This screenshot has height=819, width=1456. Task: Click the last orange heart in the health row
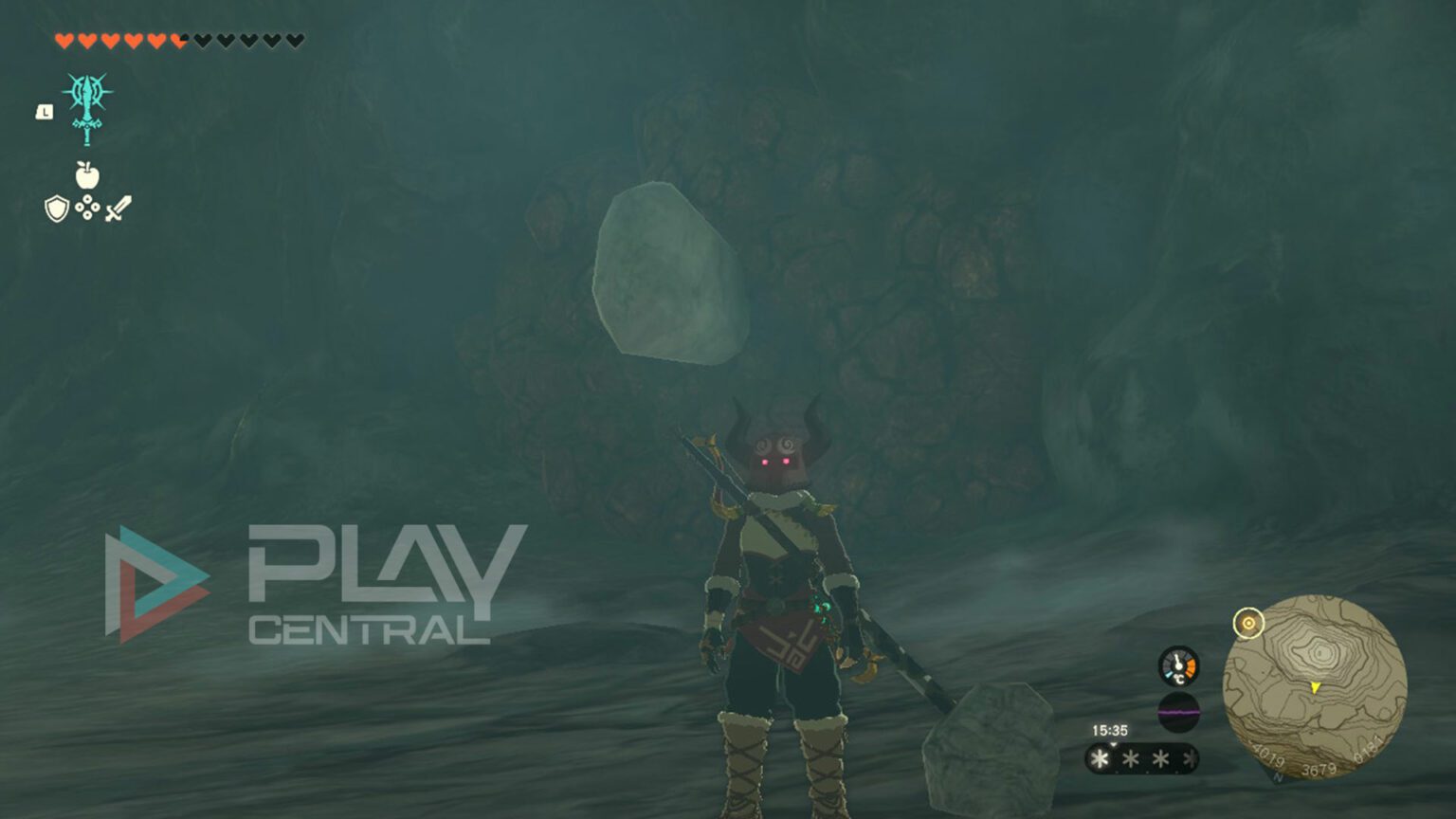[x=180, y=41]
